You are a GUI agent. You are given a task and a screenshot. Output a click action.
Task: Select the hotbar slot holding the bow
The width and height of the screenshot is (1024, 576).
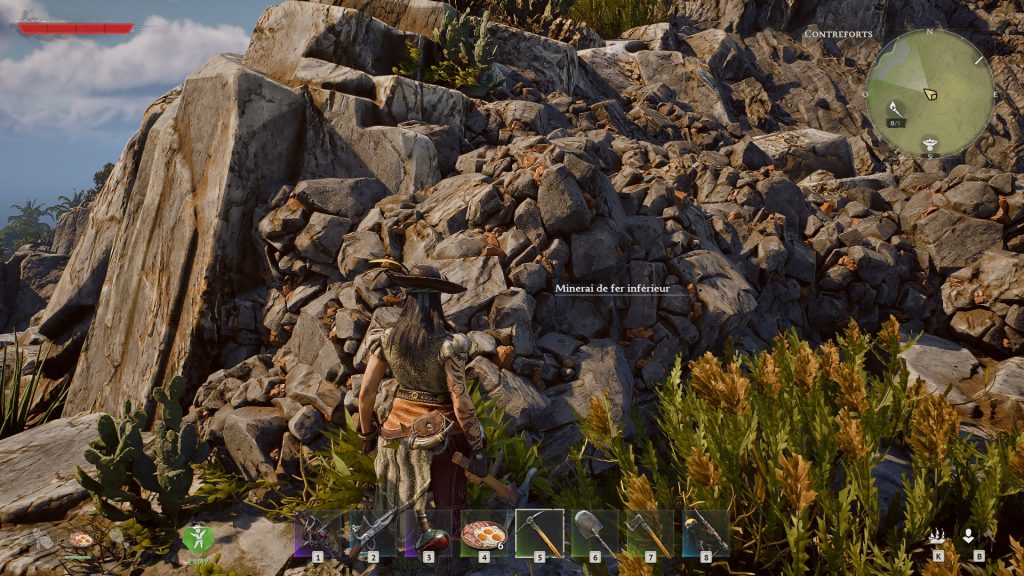pyautogui.click(x=318, y=533)
